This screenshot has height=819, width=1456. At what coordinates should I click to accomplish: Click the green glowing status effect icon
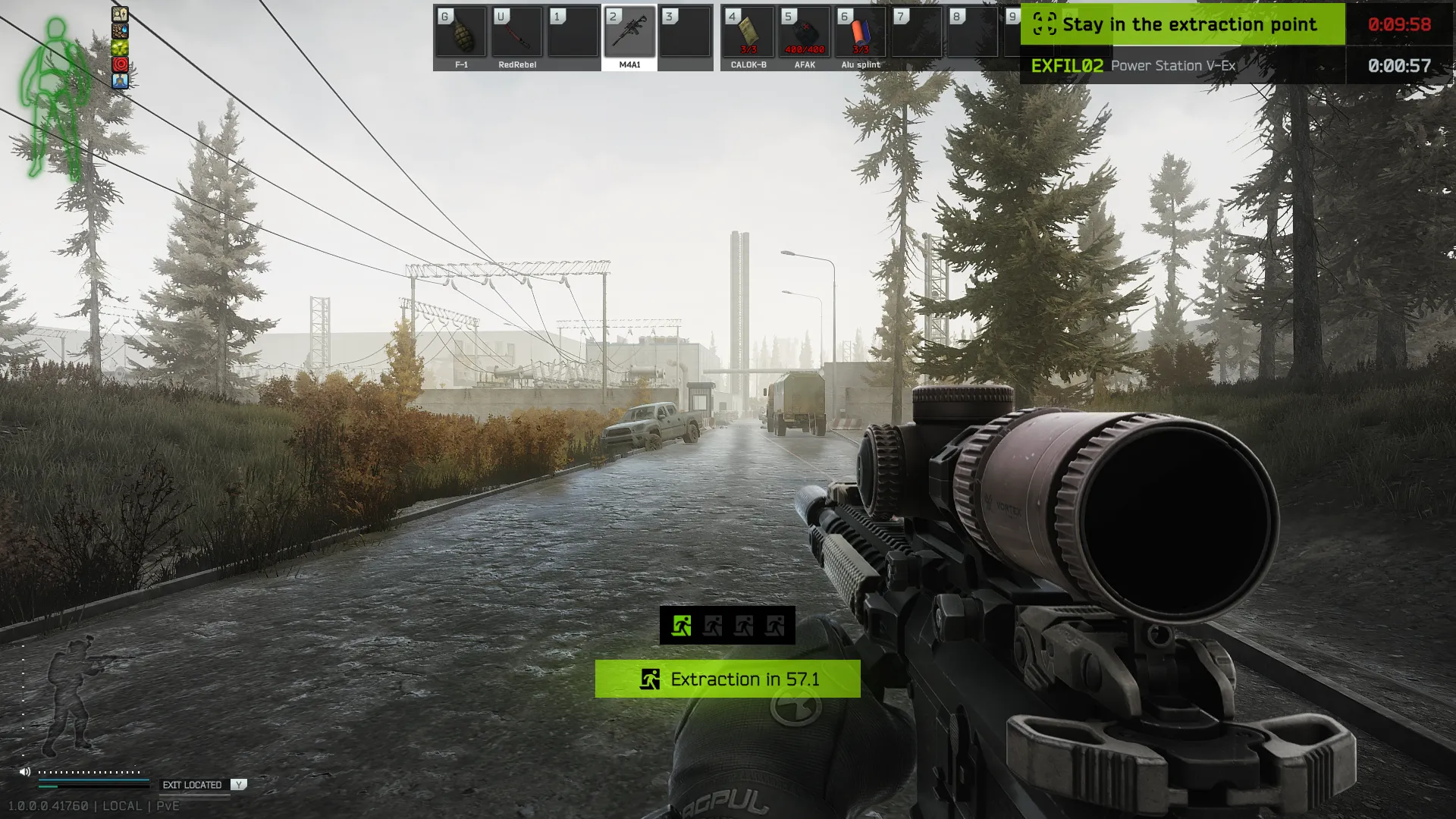tap(120, 48)
